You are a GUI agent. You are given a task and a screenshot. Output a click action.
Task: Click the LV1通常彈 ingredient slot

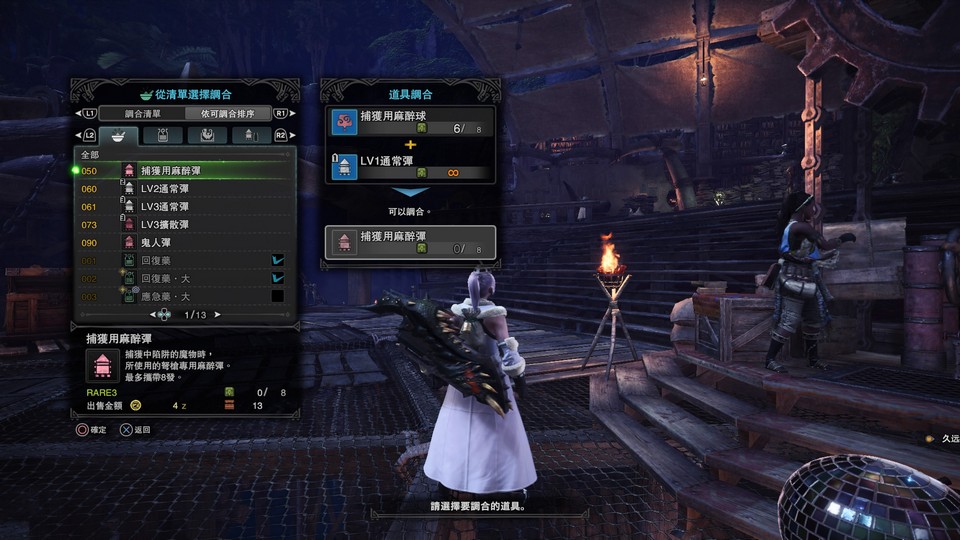click(411, 166)
